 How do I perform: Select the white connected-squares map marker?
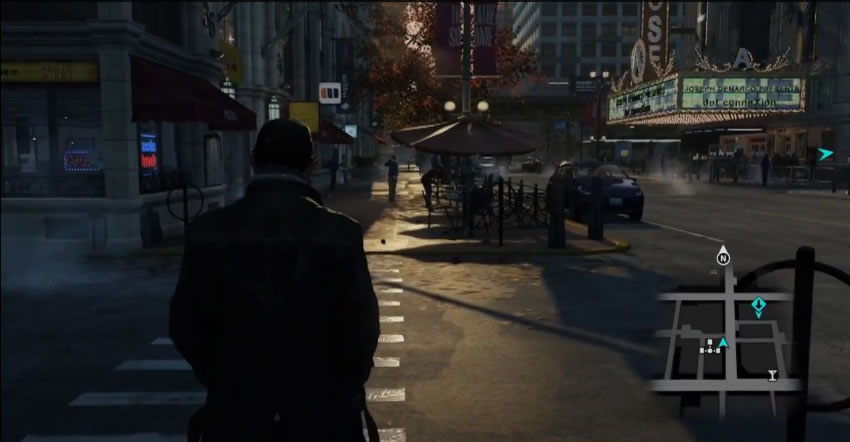click(708, 346)
